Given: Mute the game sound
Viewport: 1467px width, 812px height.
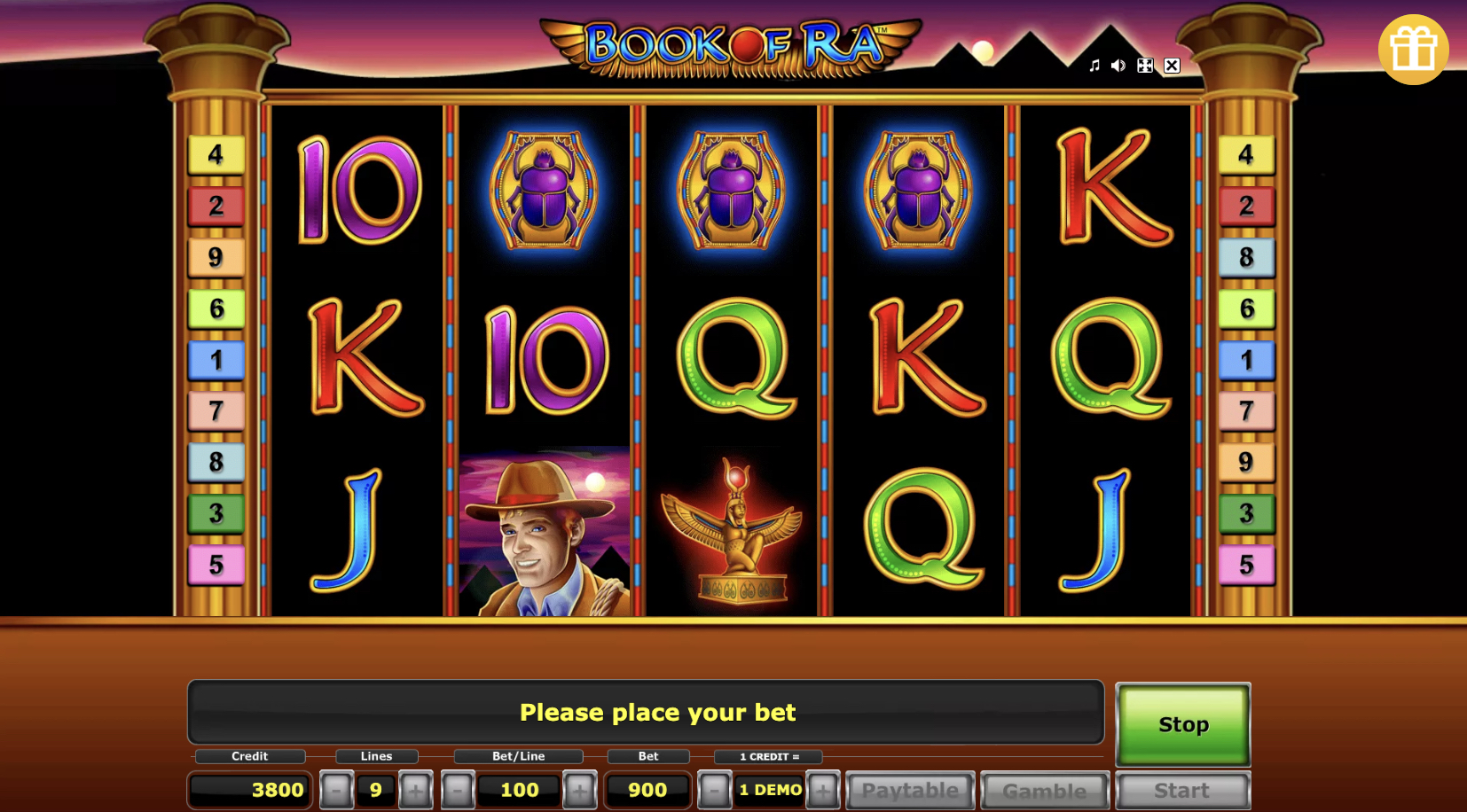Looking at the screenshot, I should pyautogui.click(x=1117, y=65).
